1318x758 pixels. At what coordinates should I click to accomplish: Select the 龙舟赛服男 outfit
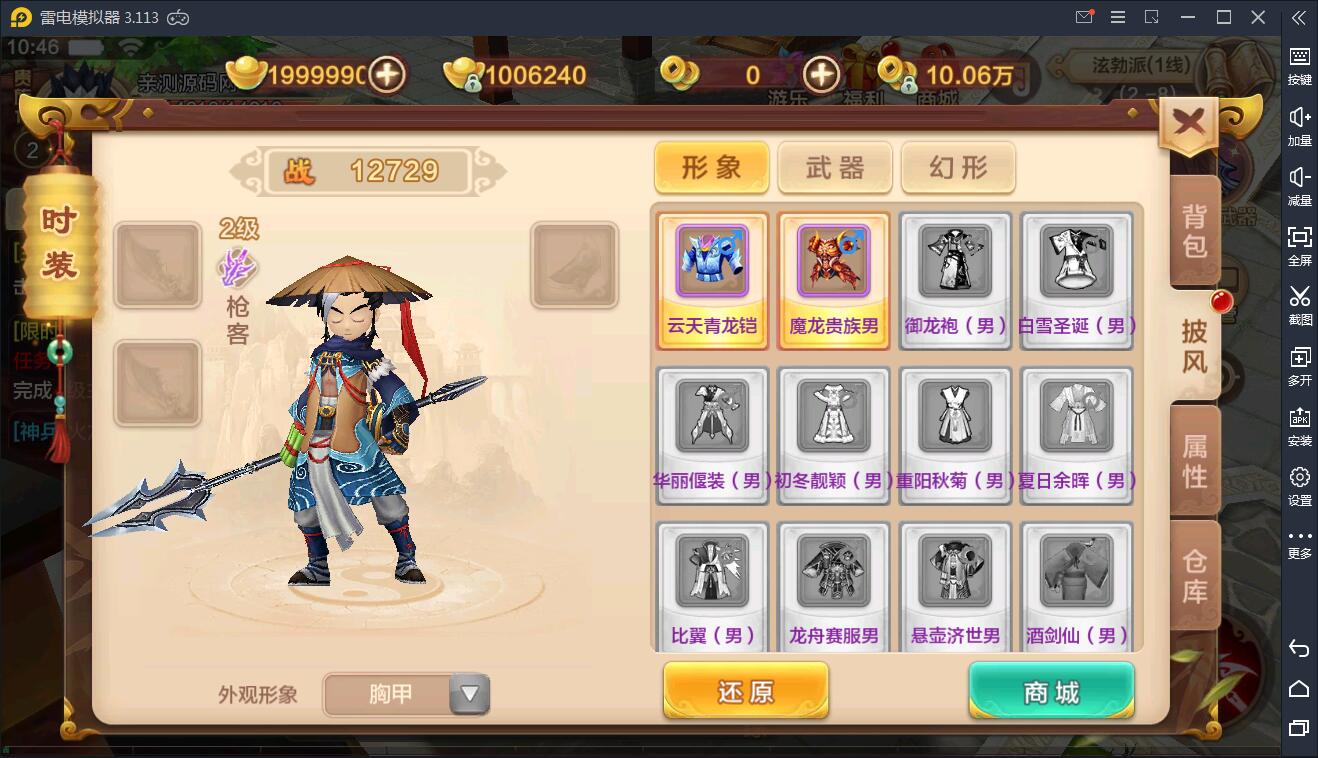834,570
